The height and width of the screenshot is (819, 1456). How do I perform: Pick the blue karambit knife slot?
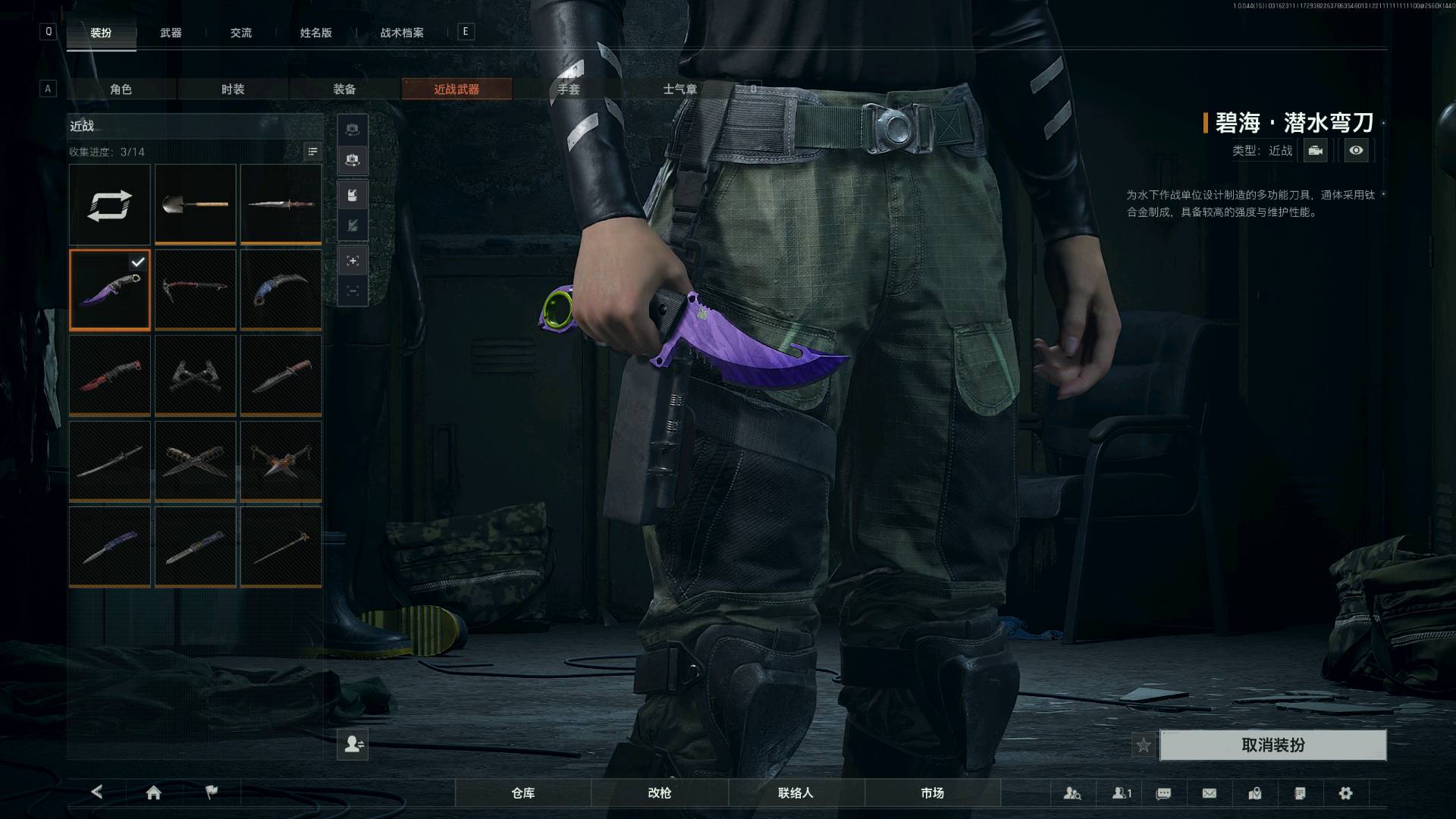click(281, 289)
